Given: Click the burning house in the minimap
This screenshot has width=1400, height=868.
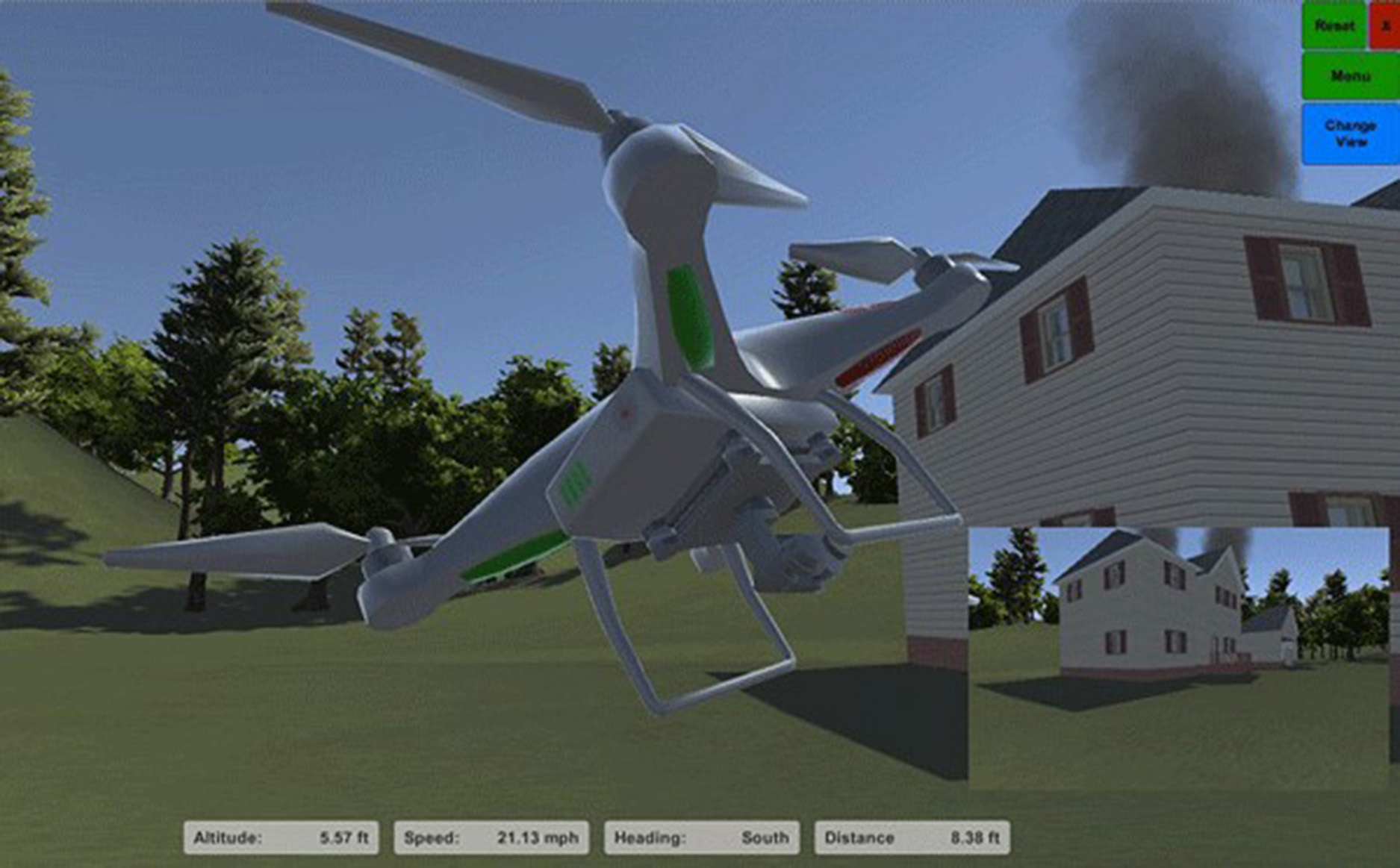Looking at the screenshot, I should pos(1150,605).
